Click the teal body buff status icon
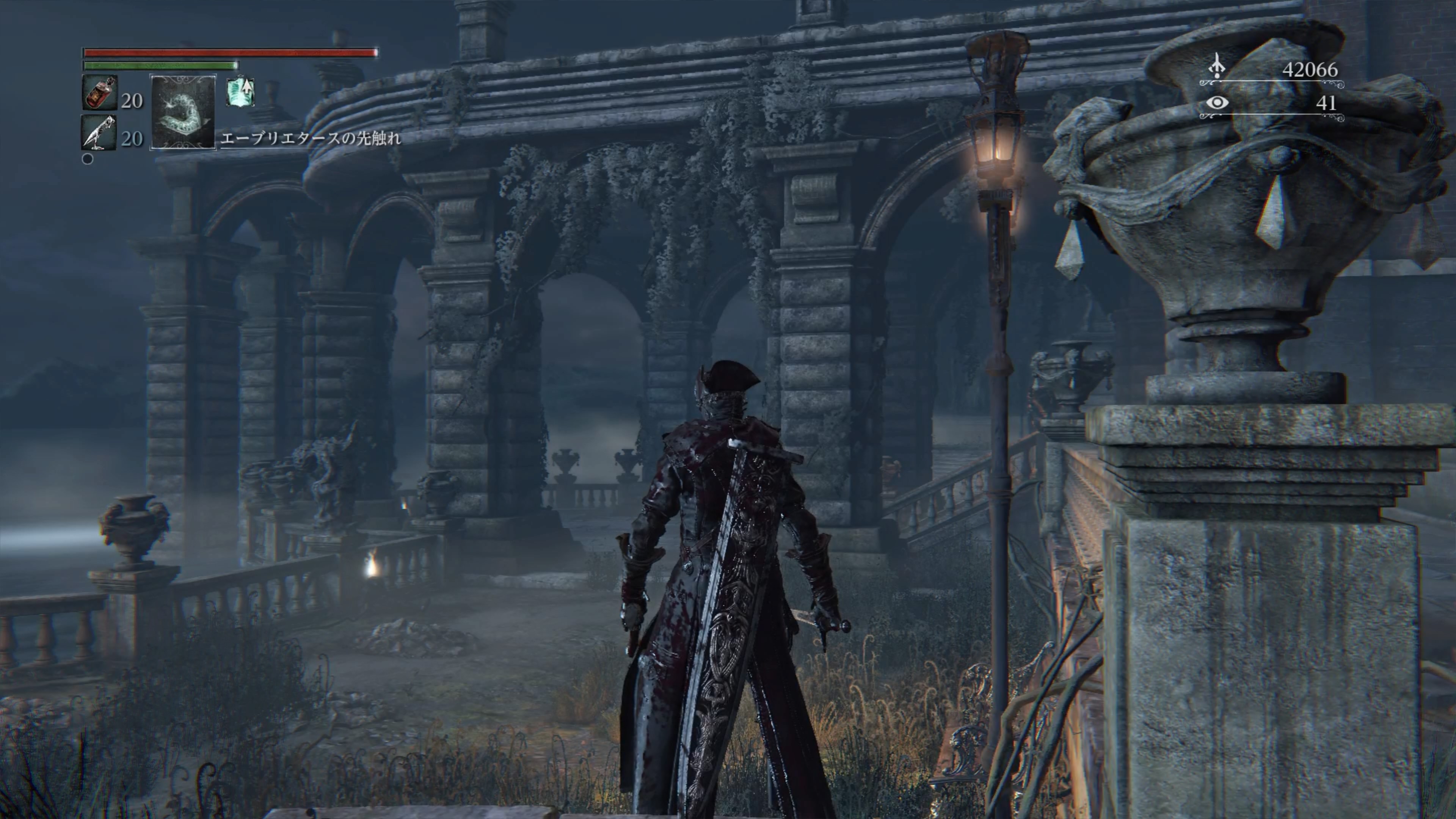This screenshot has width=1456, height=819. pyautogui.click(x=240, y=92)
